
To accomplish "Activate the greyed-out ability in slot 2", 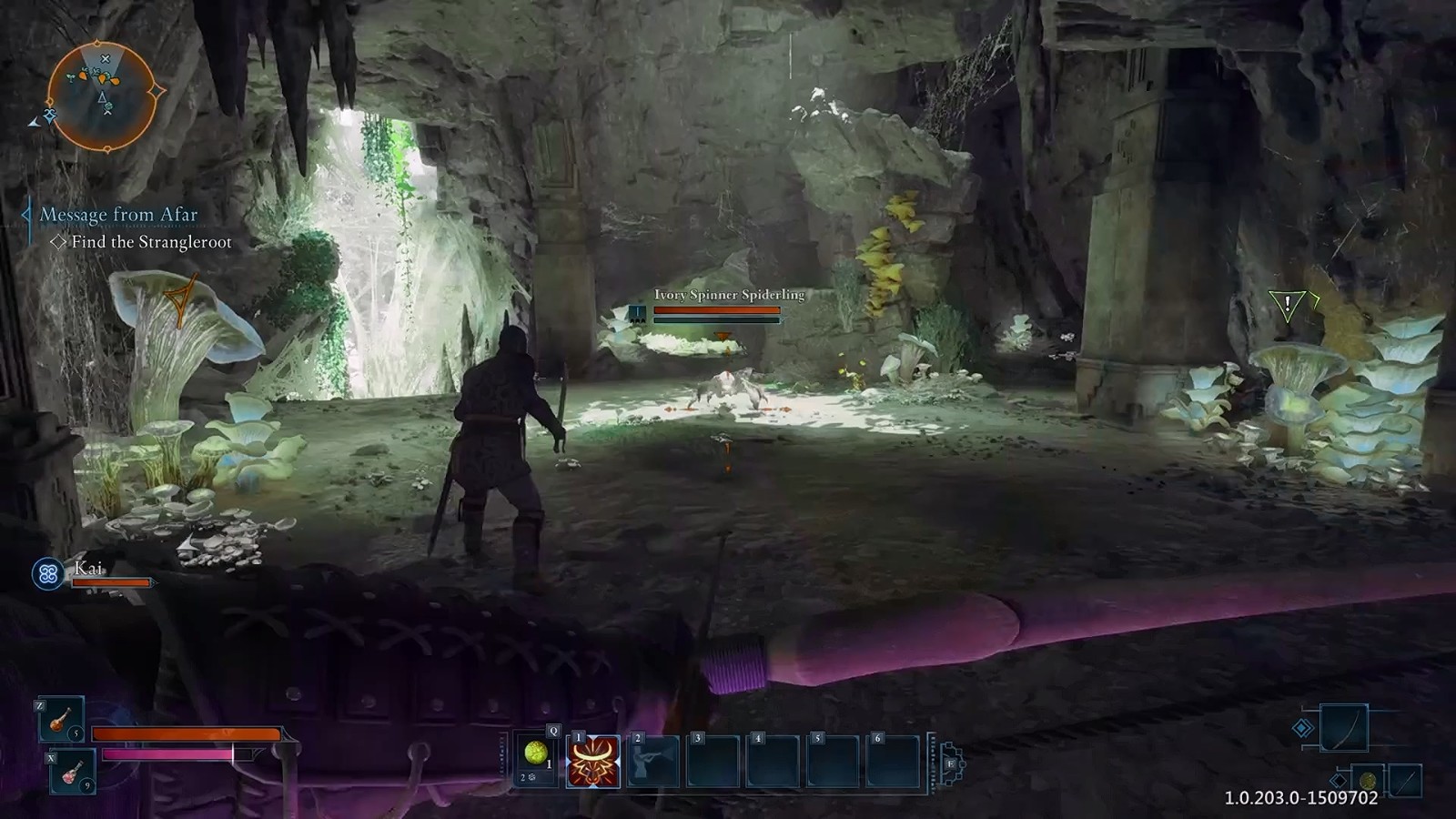I will [653, 761].
